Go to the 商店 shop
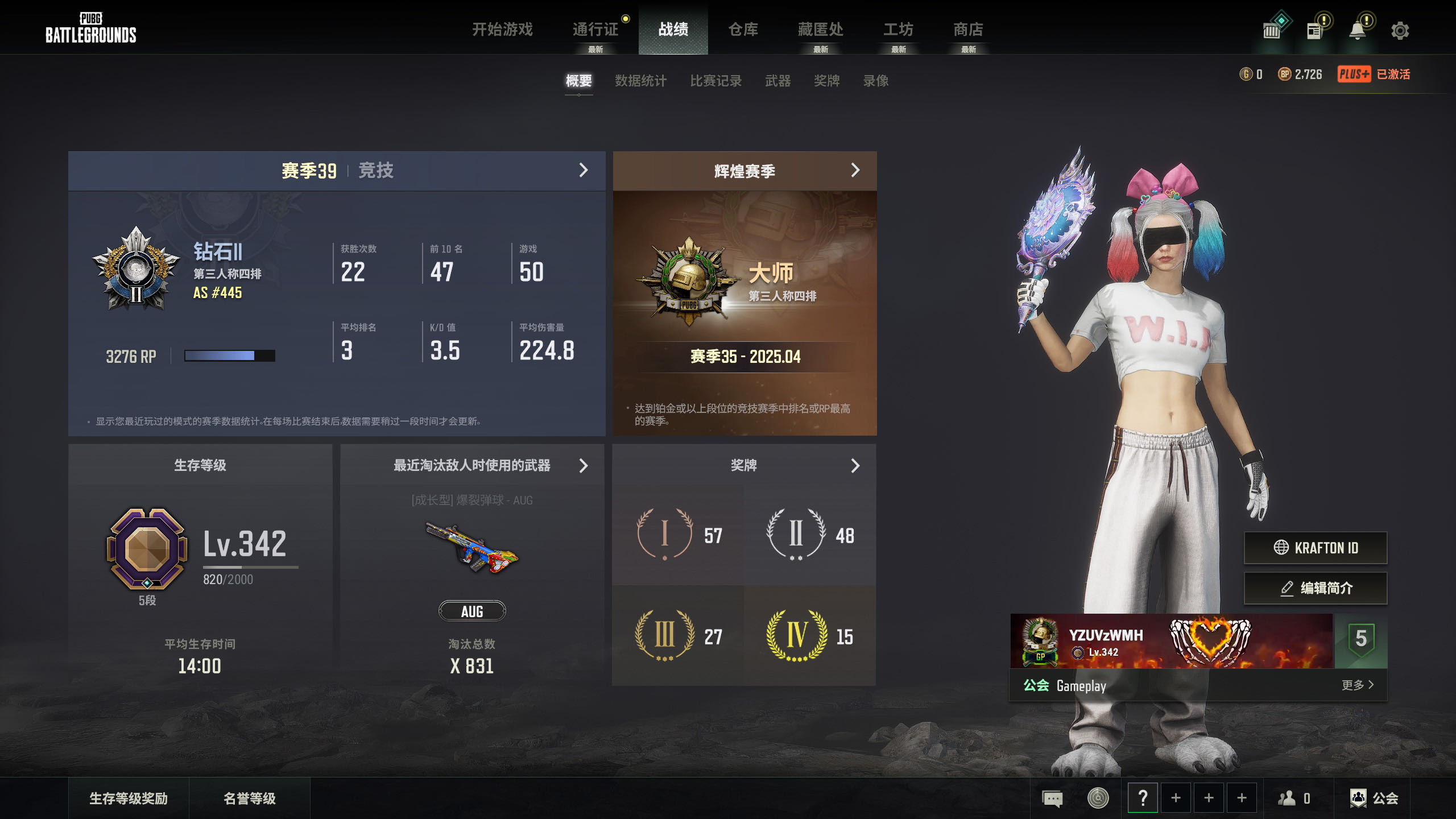This screenshot has width=1456, height=819. (x=968, y=30)
